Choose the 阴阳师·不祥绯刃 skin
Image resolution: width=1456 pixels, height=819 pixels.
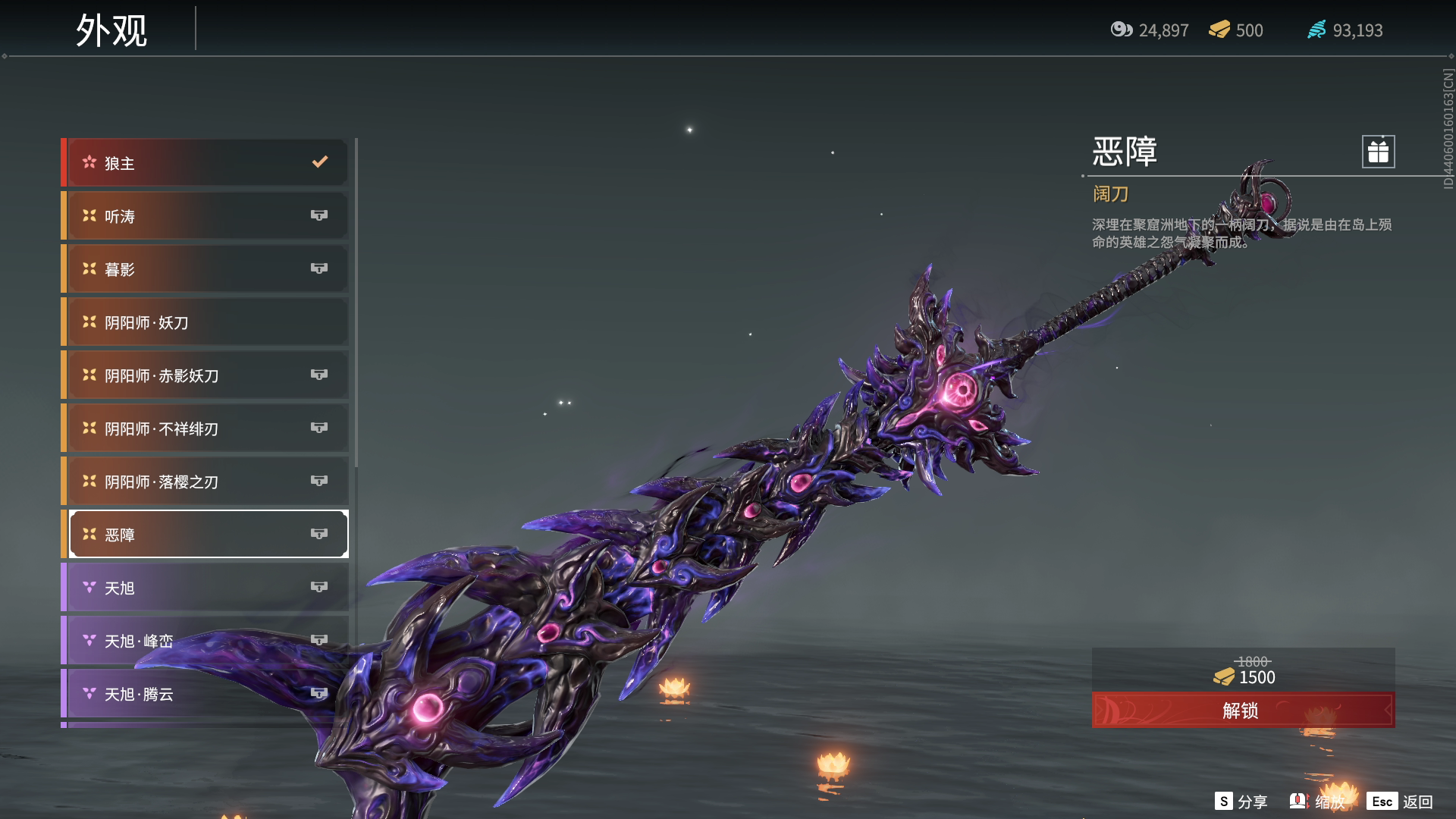tap(206, 428)
